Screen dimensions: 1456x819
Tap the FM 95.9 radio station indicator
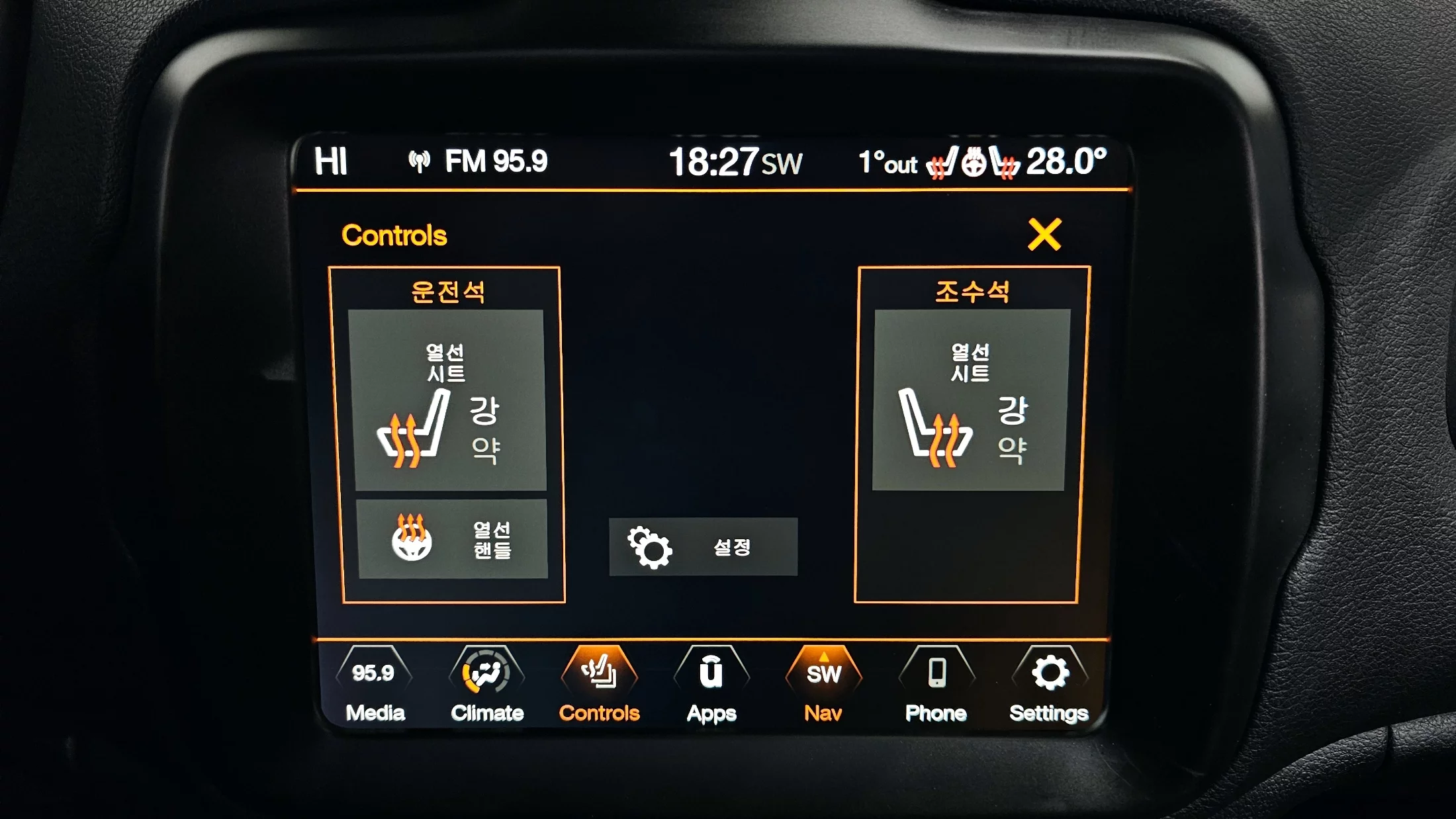[478, 161]
